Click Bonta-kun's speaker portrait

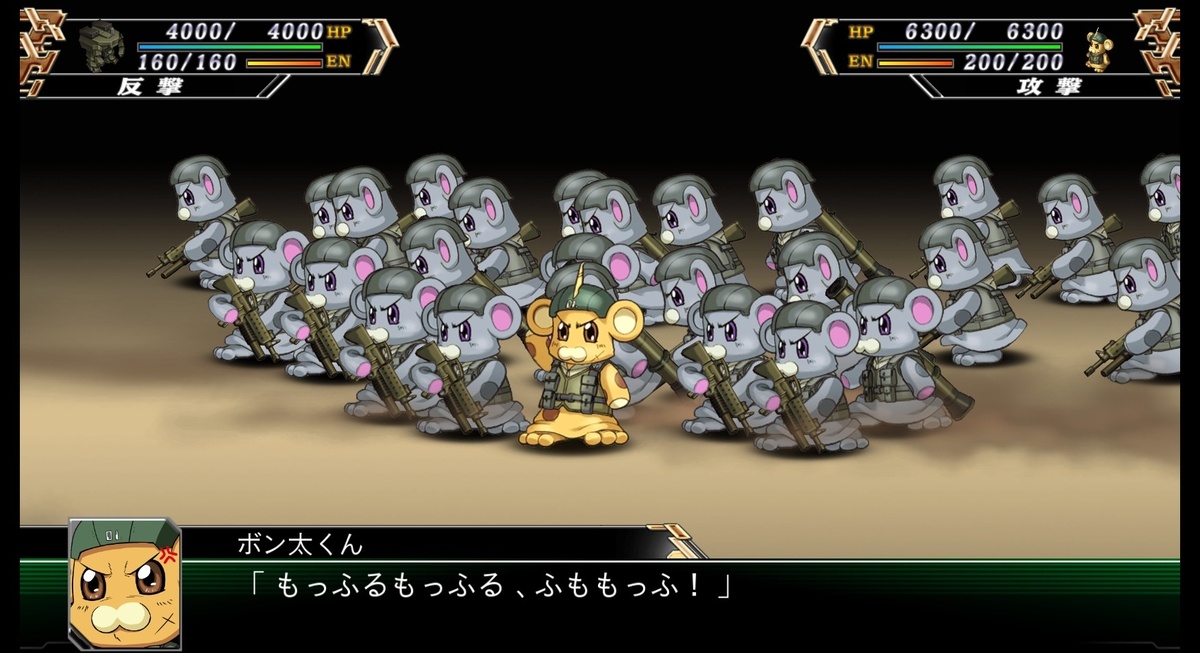click(x=124, y=584)
